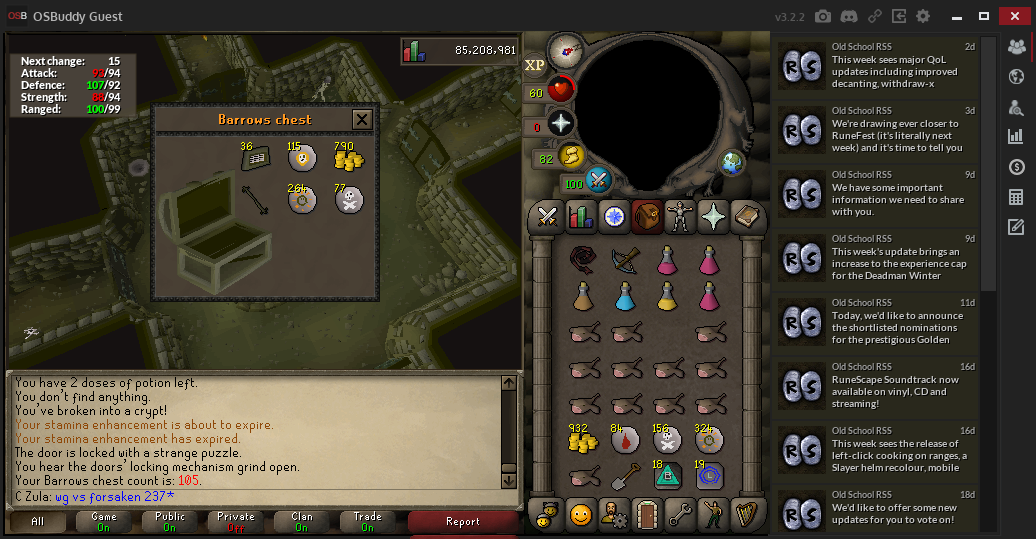This screenshot has width=1036, height=539.
Task: Switch to the Skills tab
Action: [x=581, y=215]
